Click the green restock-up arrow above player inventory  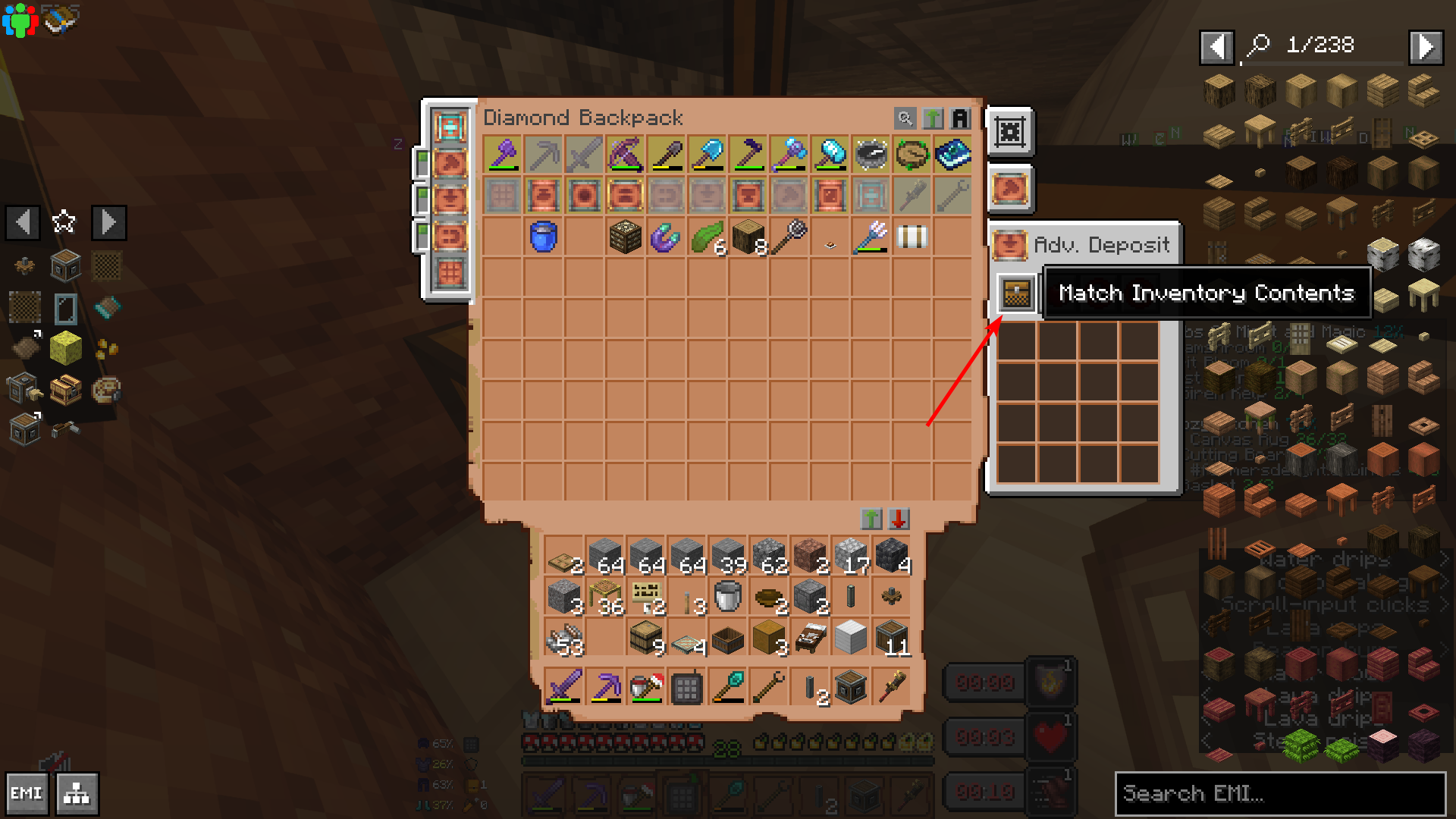pyautogui.click(x=871, y=519)
